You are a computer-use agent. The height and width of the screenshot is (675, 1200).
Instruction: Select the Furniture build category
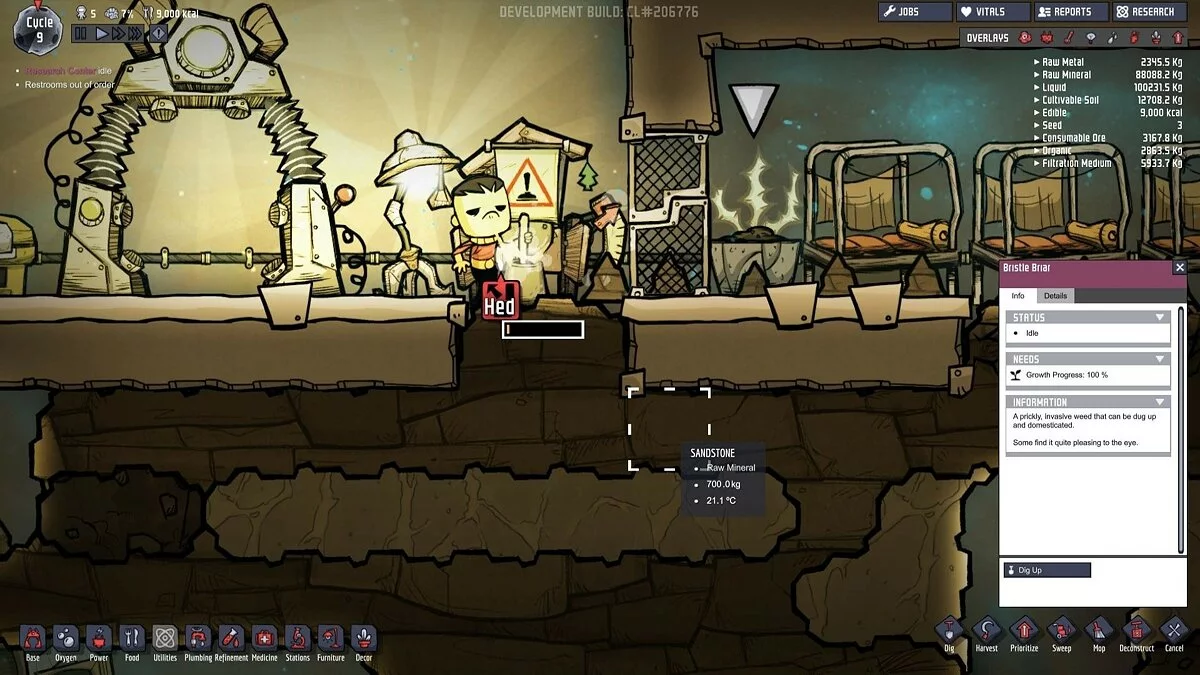pos(330,640)
